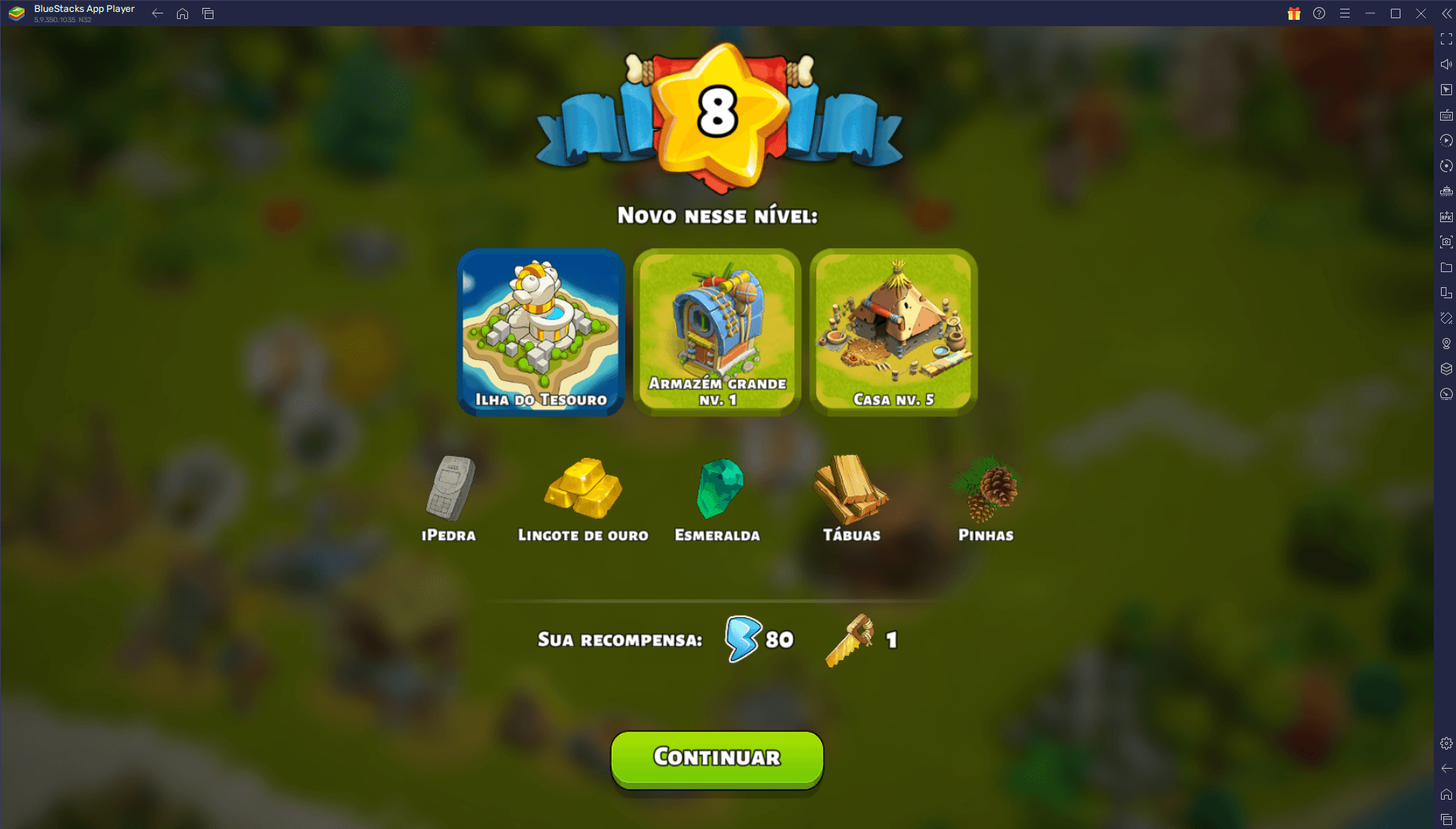The image size is (1456, 829).
Task: Collapse the sidebar with the double-chevron arrows
Action: tap(1446, 13)
